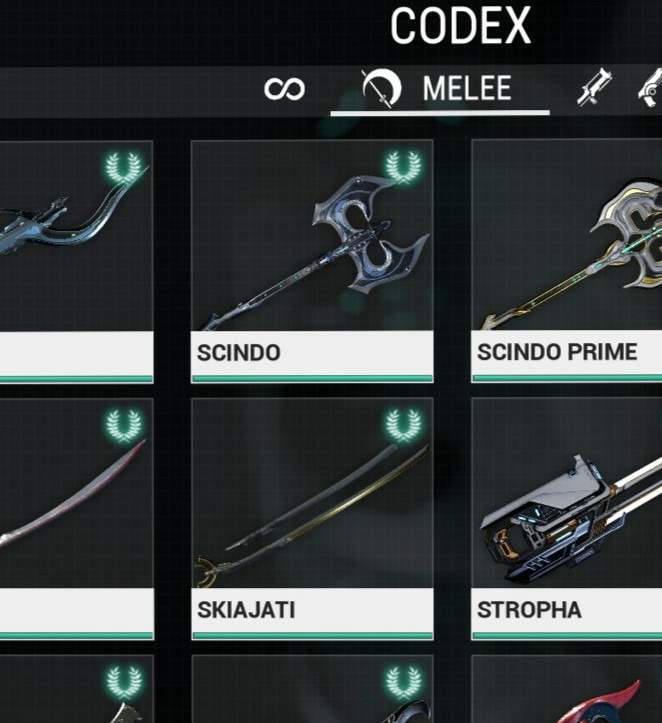Select the infinity all-weapons tab
The width and height of the screenshot is (662, 723).
pos(284,89)
